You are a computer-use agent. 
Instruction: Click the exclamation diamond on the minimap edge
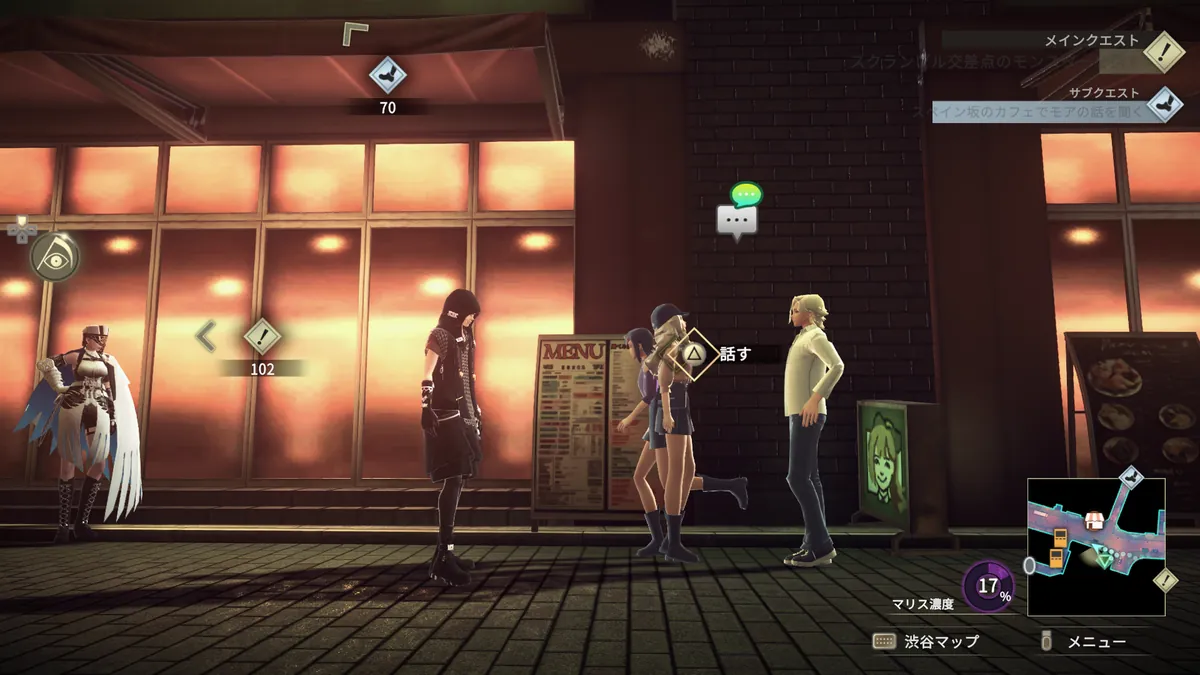click(x=1164, y=580)
